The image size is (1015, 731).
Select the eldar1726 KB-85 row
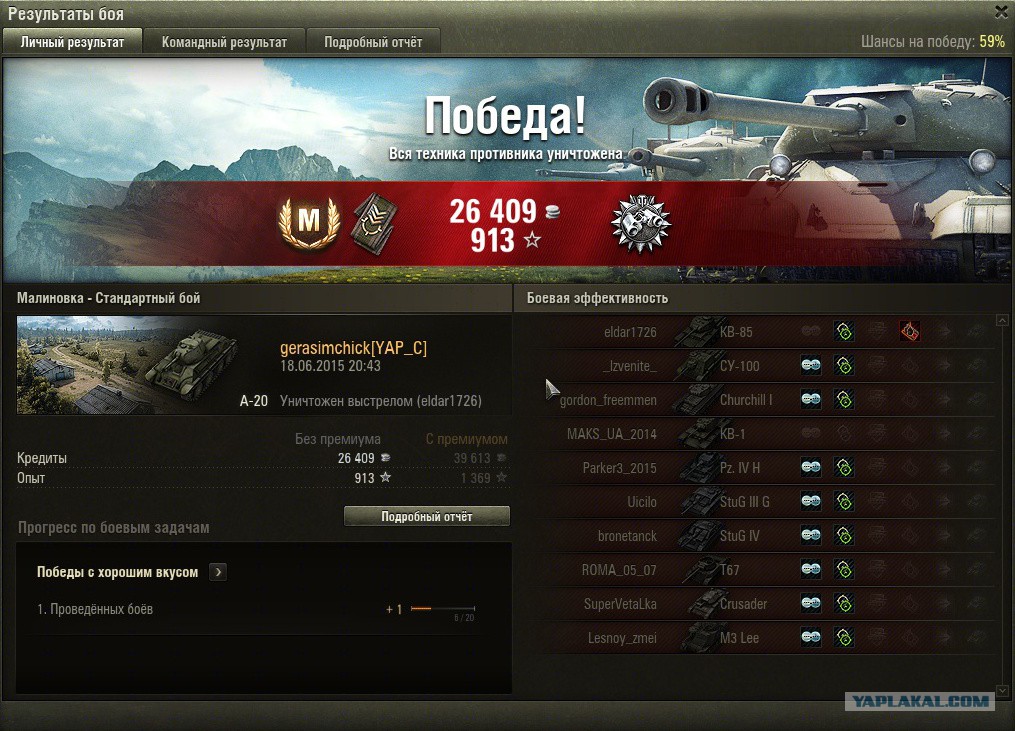(760, 332)
